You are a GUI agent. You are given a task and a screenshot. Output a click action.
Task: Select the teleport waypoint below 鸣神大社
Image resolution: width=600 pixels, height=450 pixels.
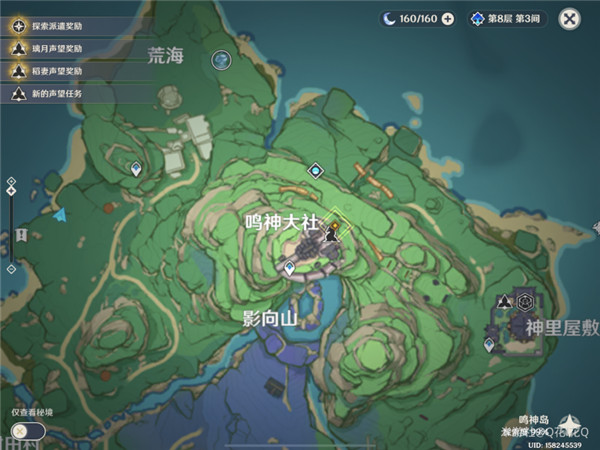pyautogui.click(x=290, y=268)
